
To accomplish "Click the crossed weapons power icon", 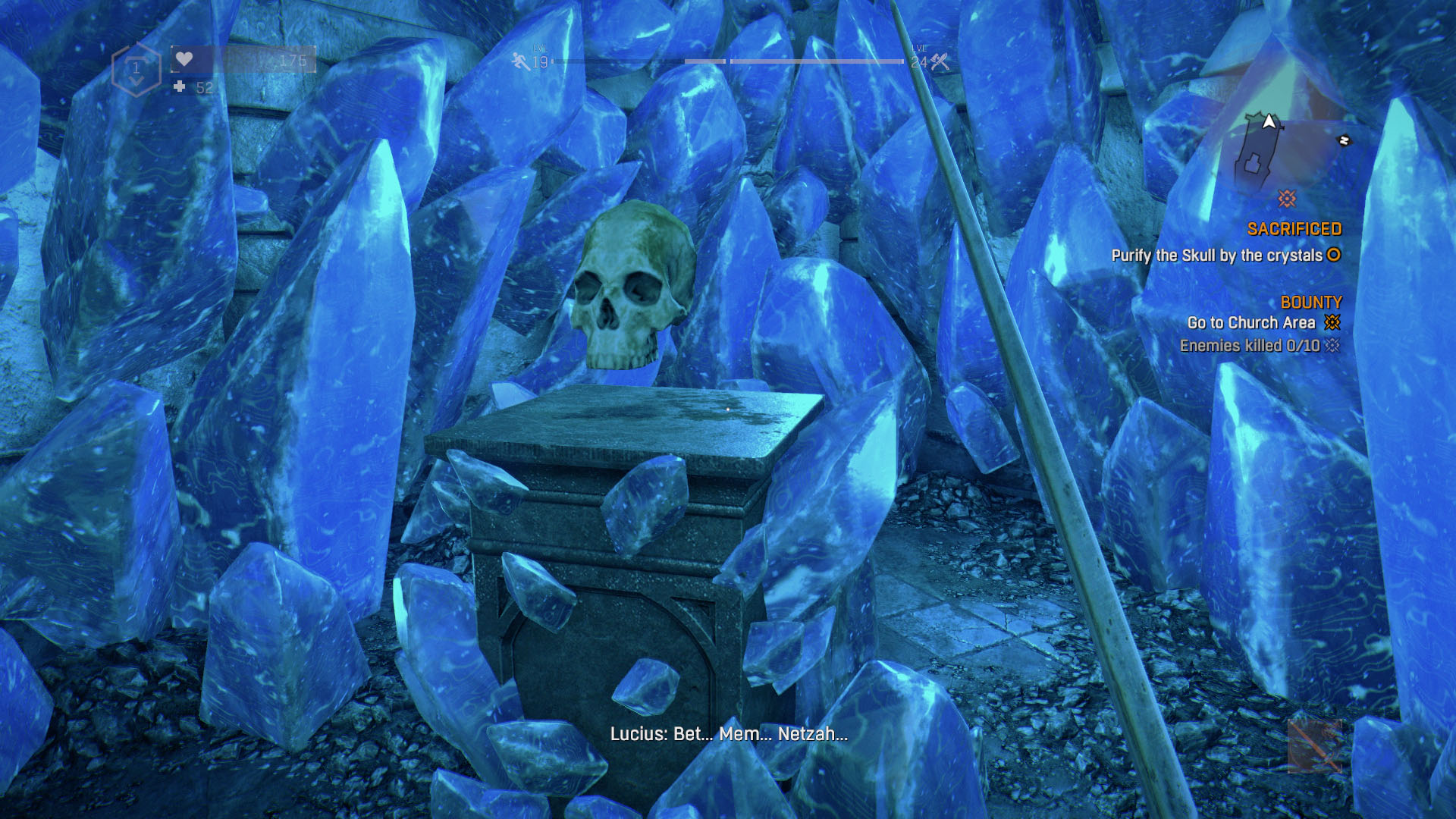I will [x=940, y=61].
